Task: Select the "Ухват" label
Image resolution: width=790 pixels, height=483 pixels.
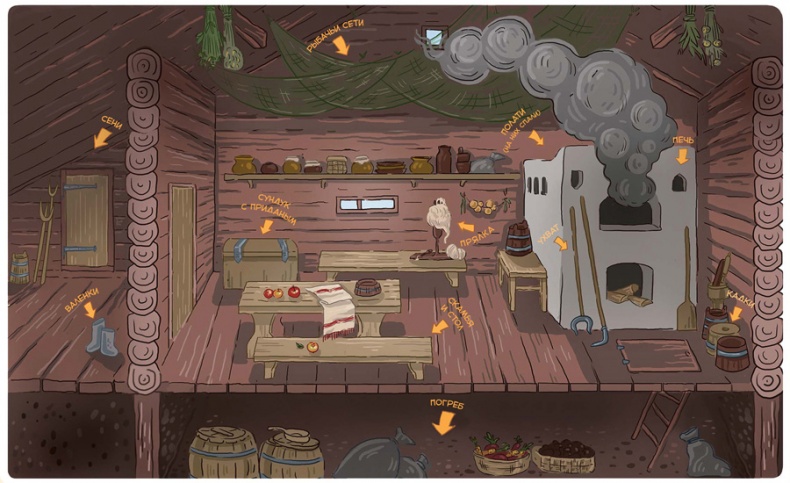Action: point(552,229)
